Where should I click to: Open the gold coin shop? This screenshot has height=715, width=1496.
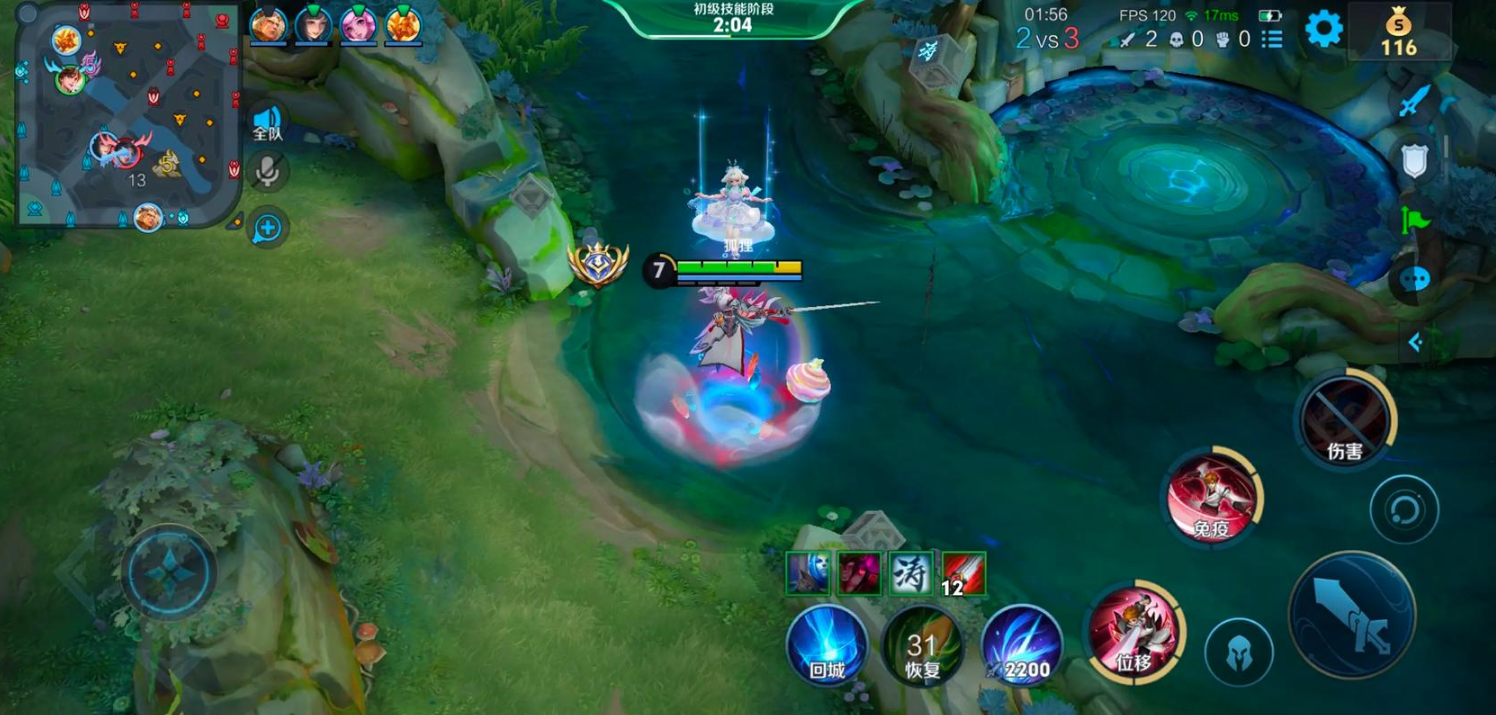[x=1399, y=31]
